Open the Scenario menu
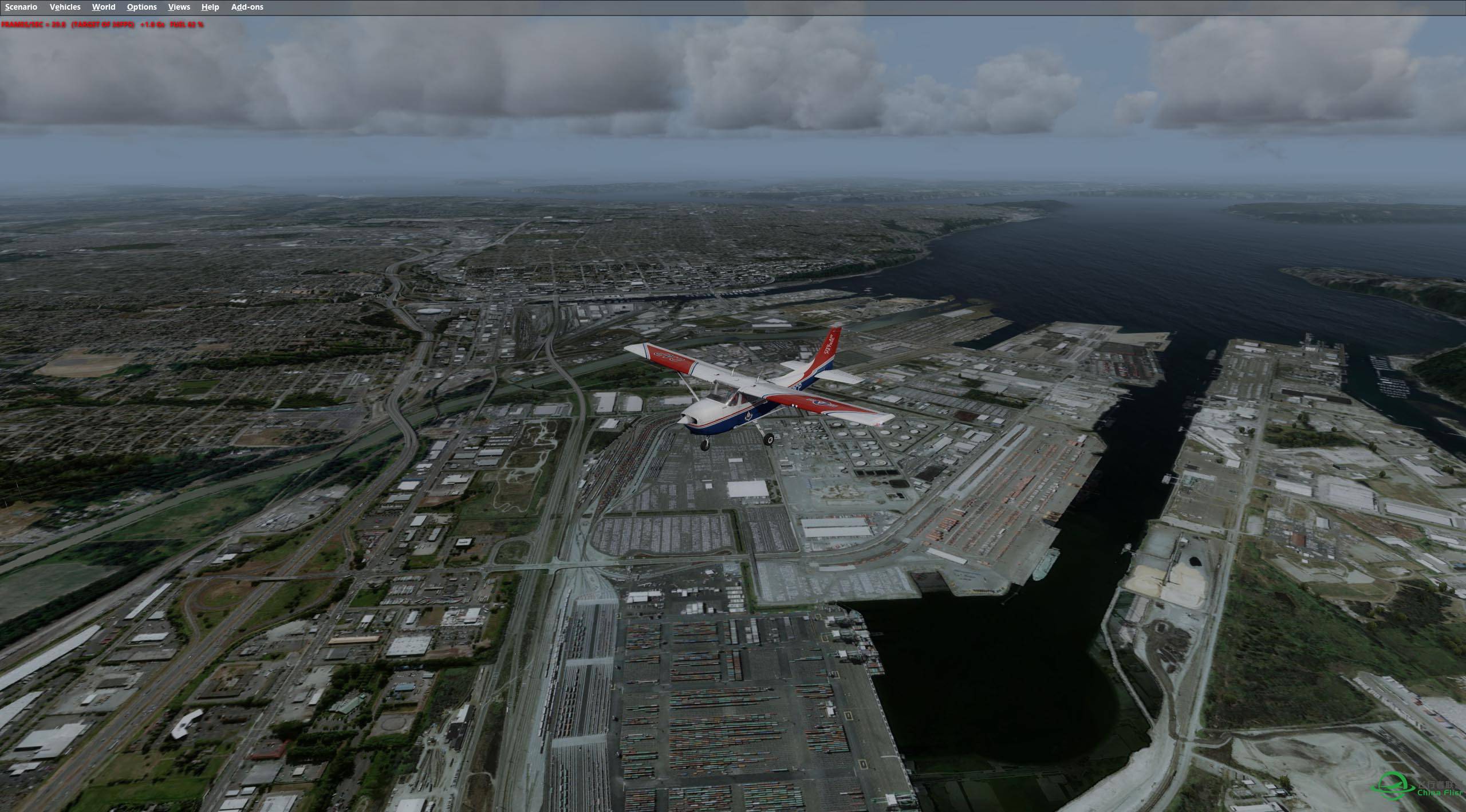This screenshot has height=812, width=1466. 21,7
